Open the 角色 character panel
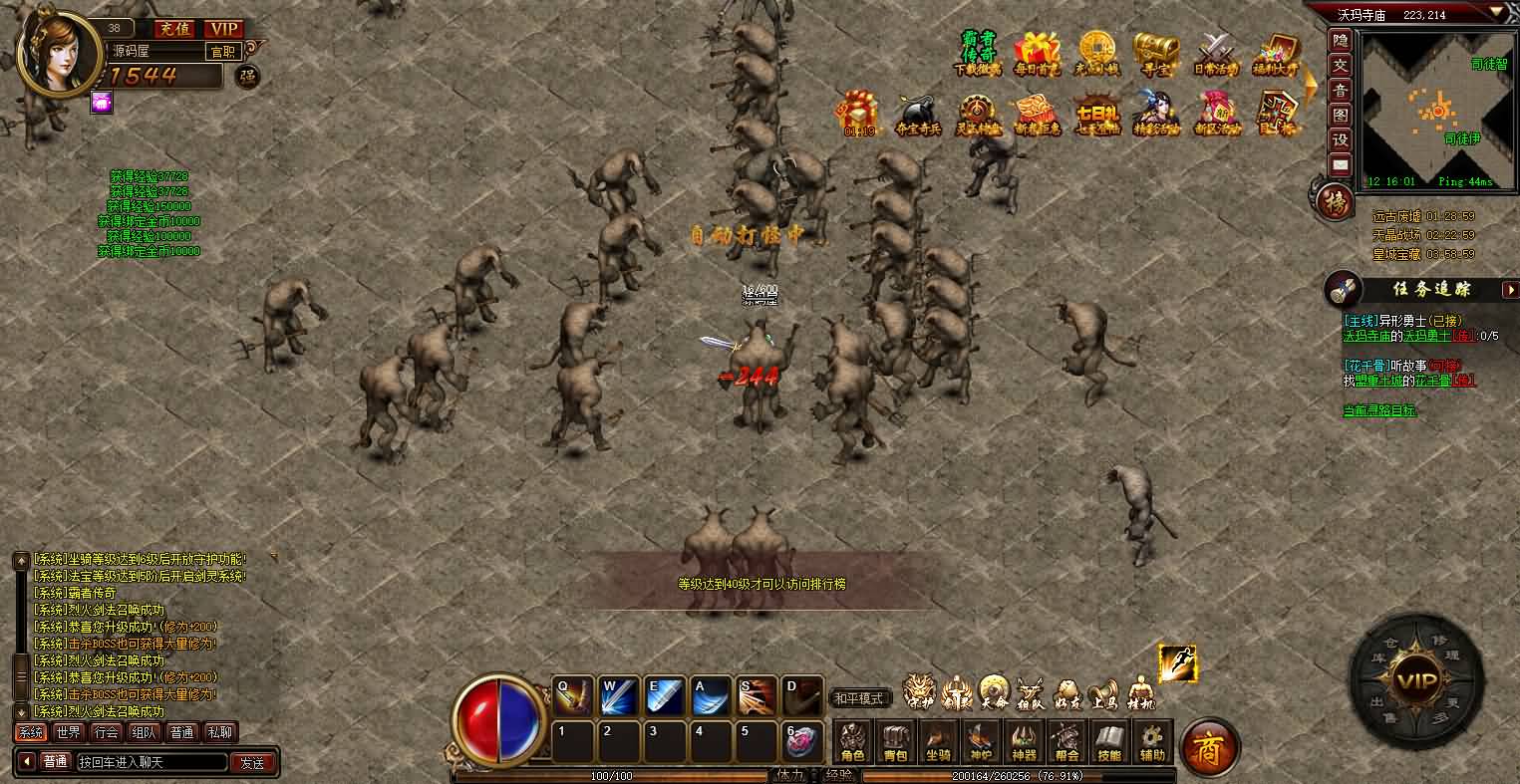Image resolution: width=1520 pixels, height=784 pixels. pos(853,742)
